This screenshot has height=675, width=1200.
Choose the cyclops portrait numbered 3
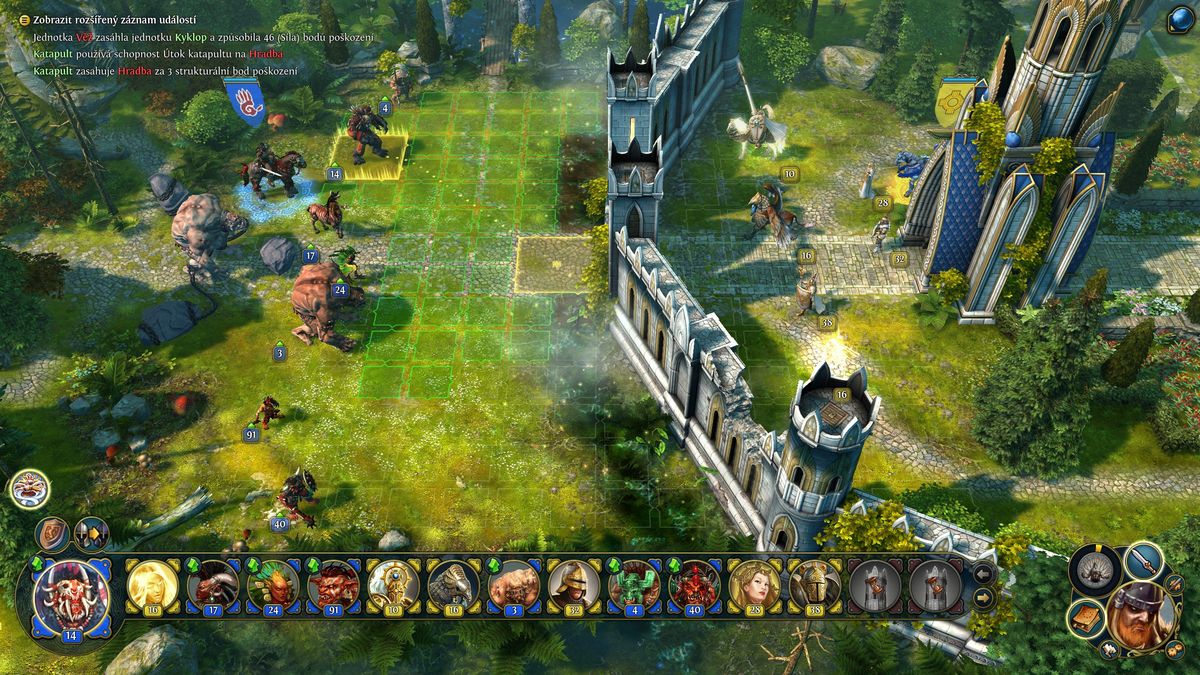(513, 584)
